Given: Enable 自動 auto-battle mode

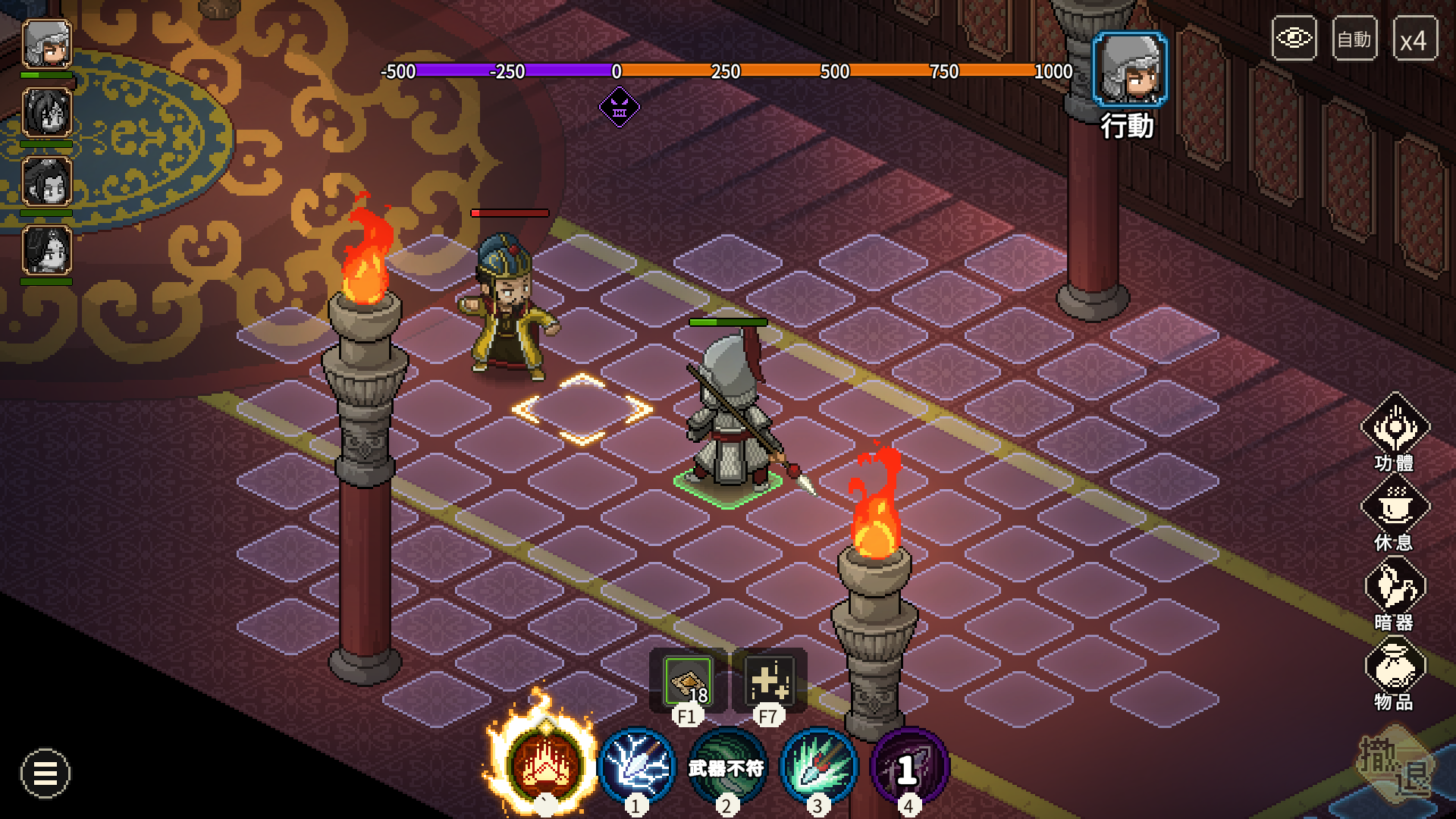Looking at the screenshot, I should pyautogui.click(x=1354, y=38).
